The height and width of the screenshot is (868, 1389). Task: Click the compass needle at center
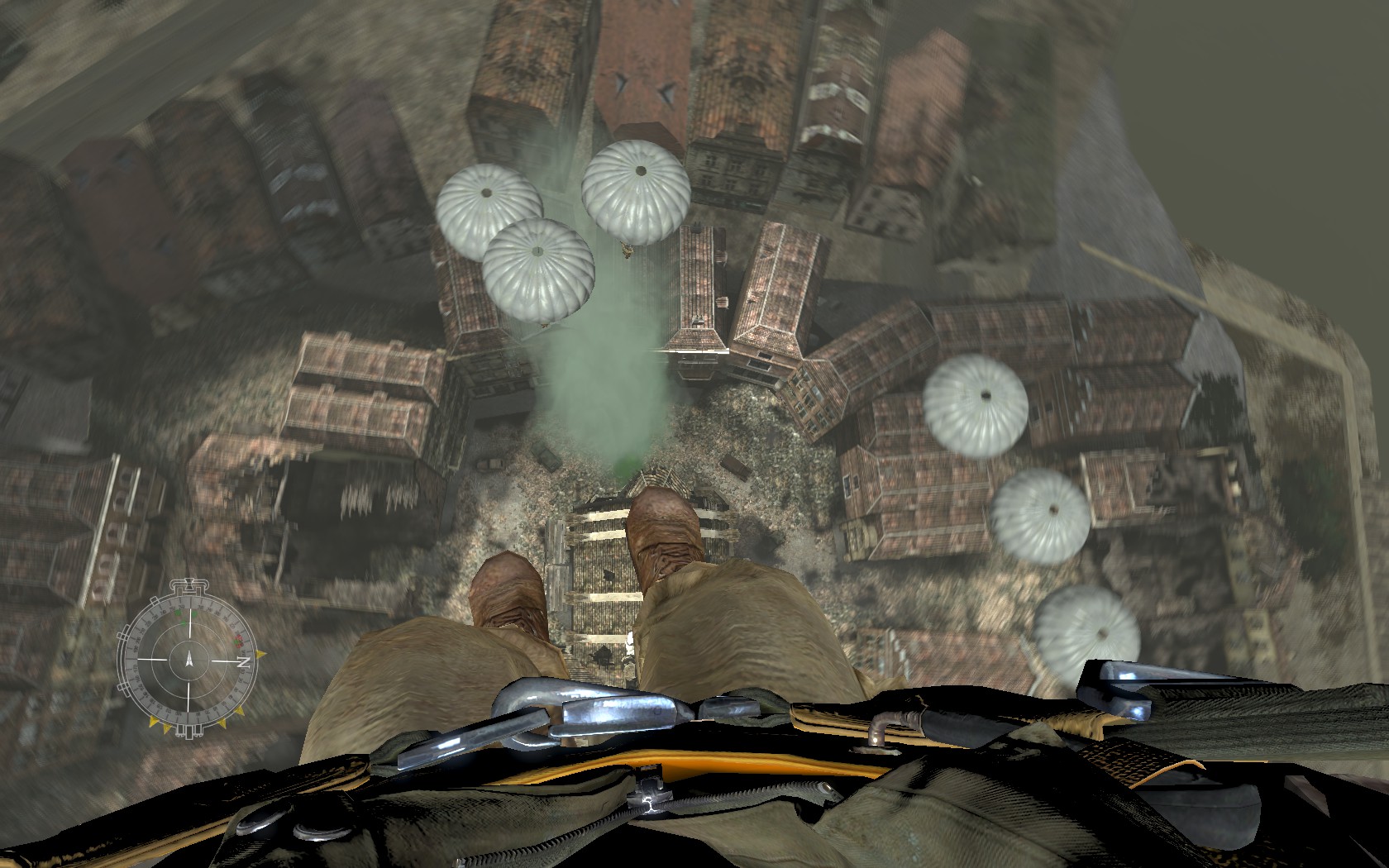(190, 661)
